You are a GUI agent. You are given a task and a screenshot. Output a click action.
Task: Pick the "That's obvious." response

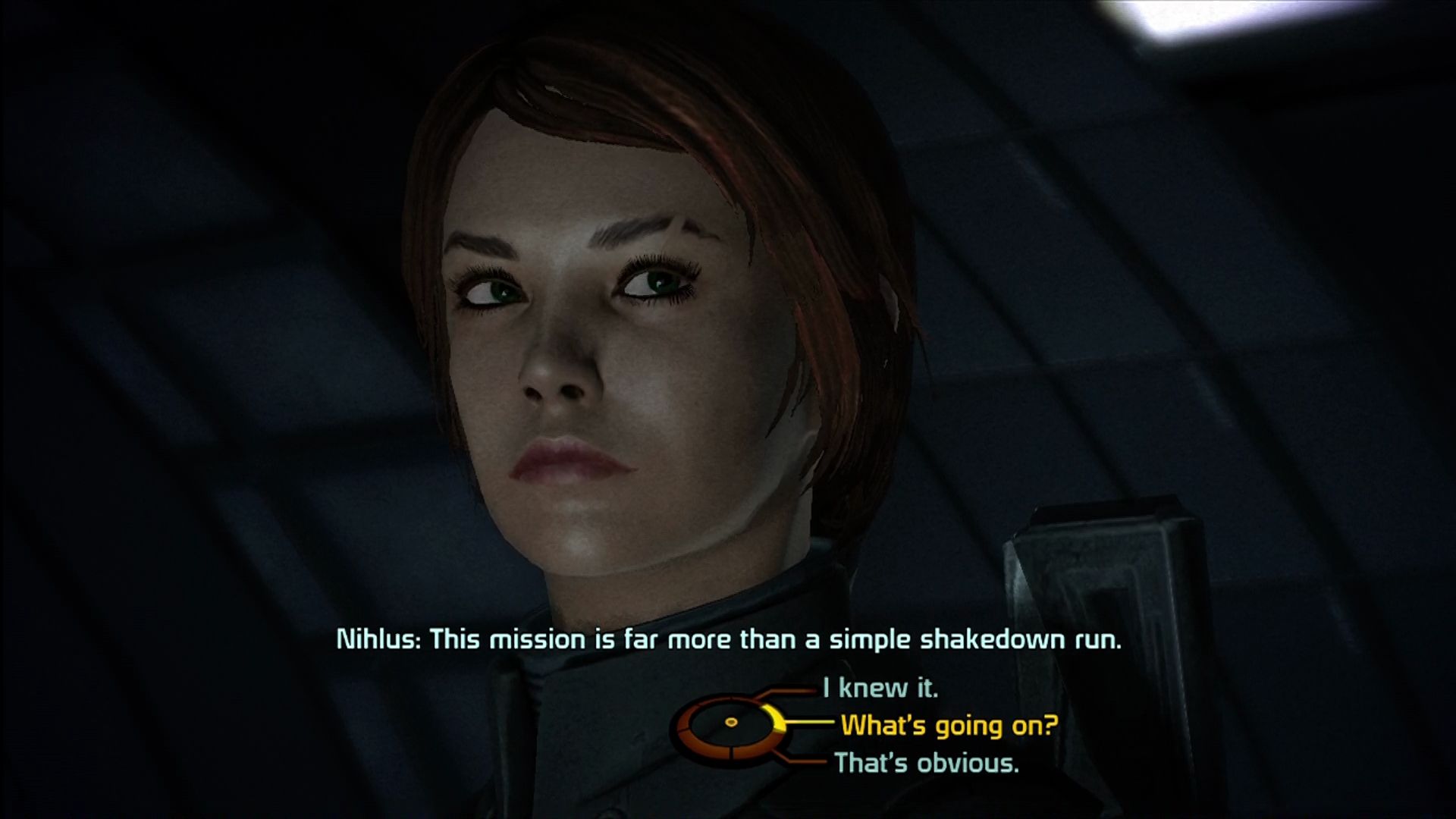click(926, 762)
